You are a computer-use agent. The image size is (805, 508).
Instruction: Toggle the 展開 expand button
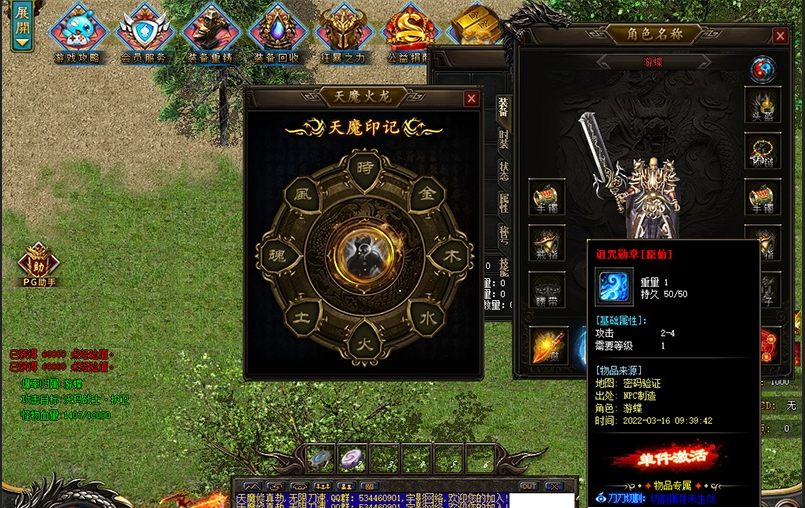point(21,27)
